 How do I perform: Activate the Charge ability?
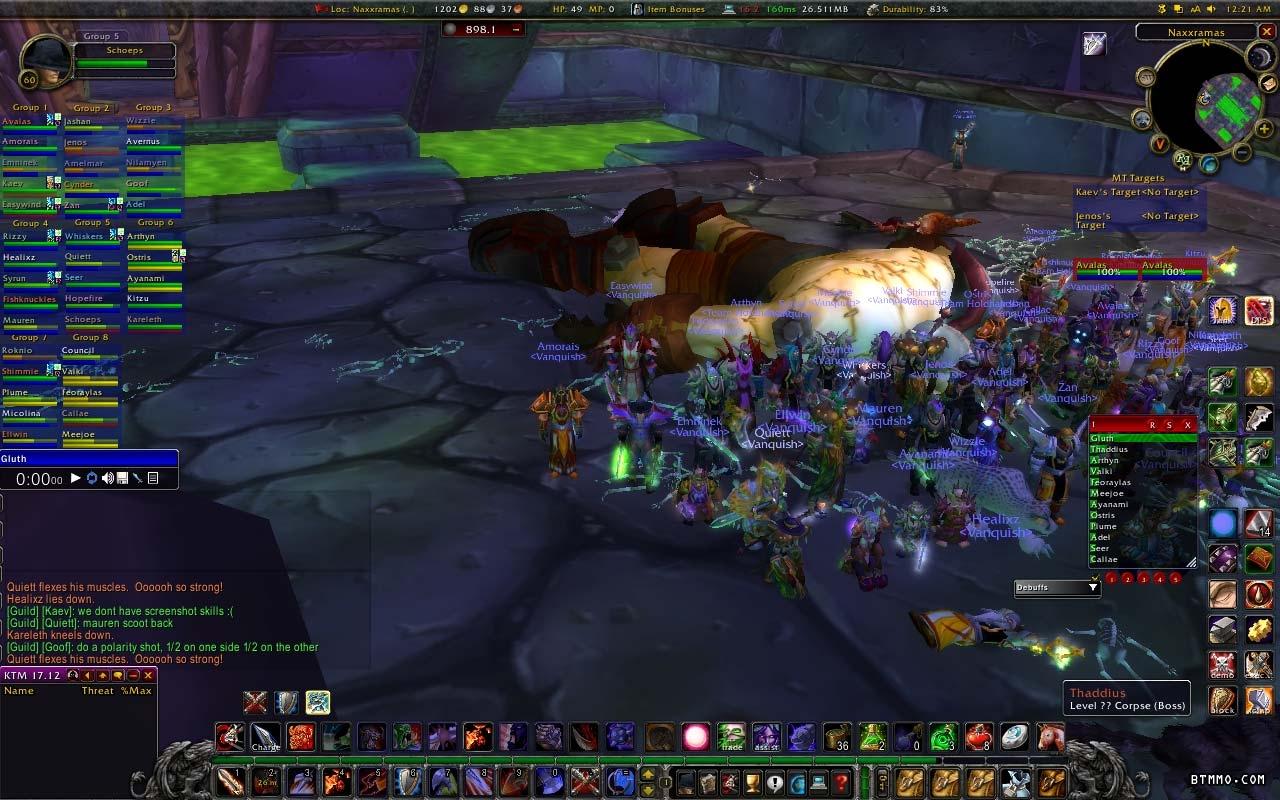[x=265, y=738]
